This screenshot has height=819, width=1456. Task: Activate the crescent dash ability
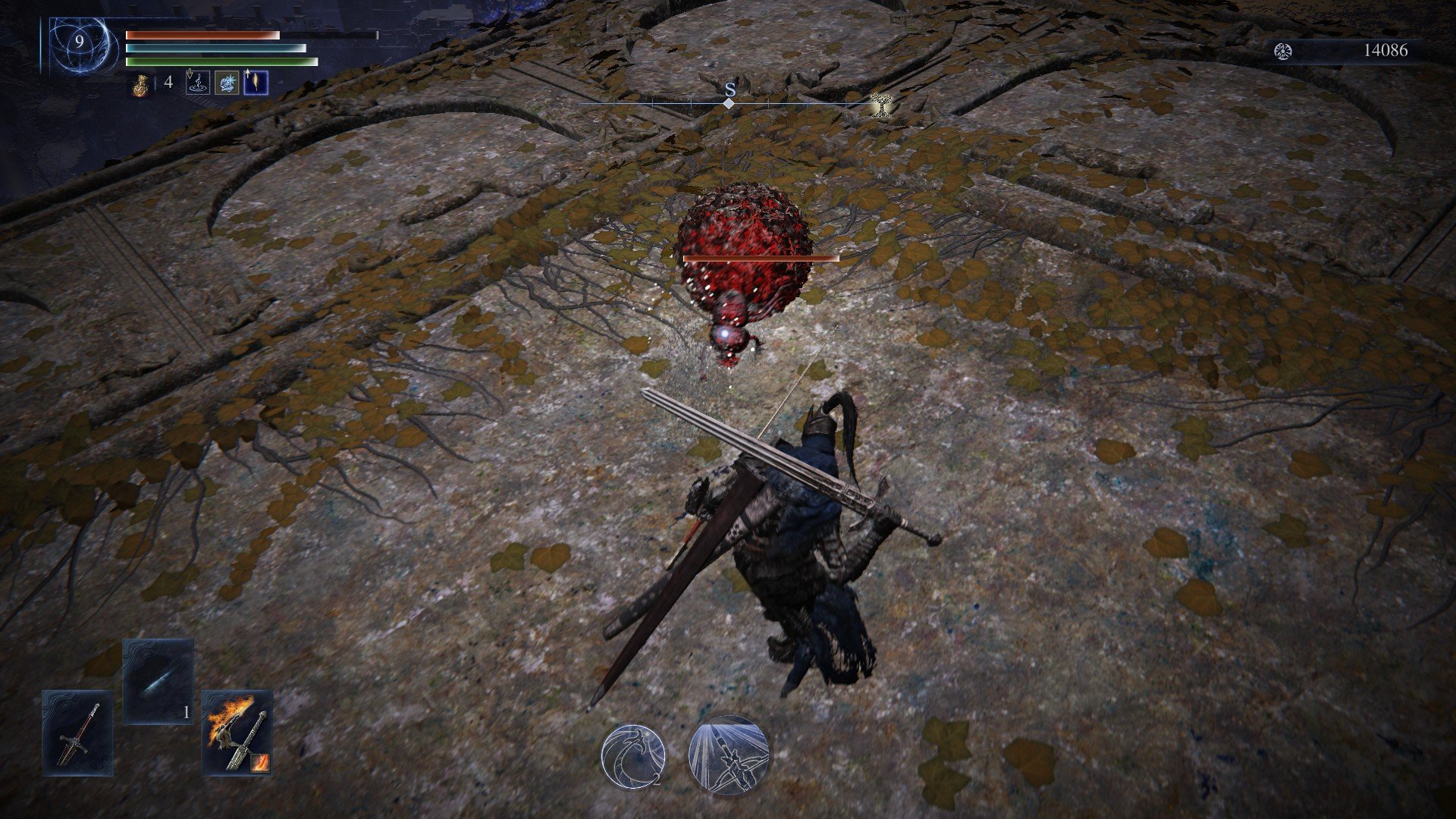click(633, 755)
